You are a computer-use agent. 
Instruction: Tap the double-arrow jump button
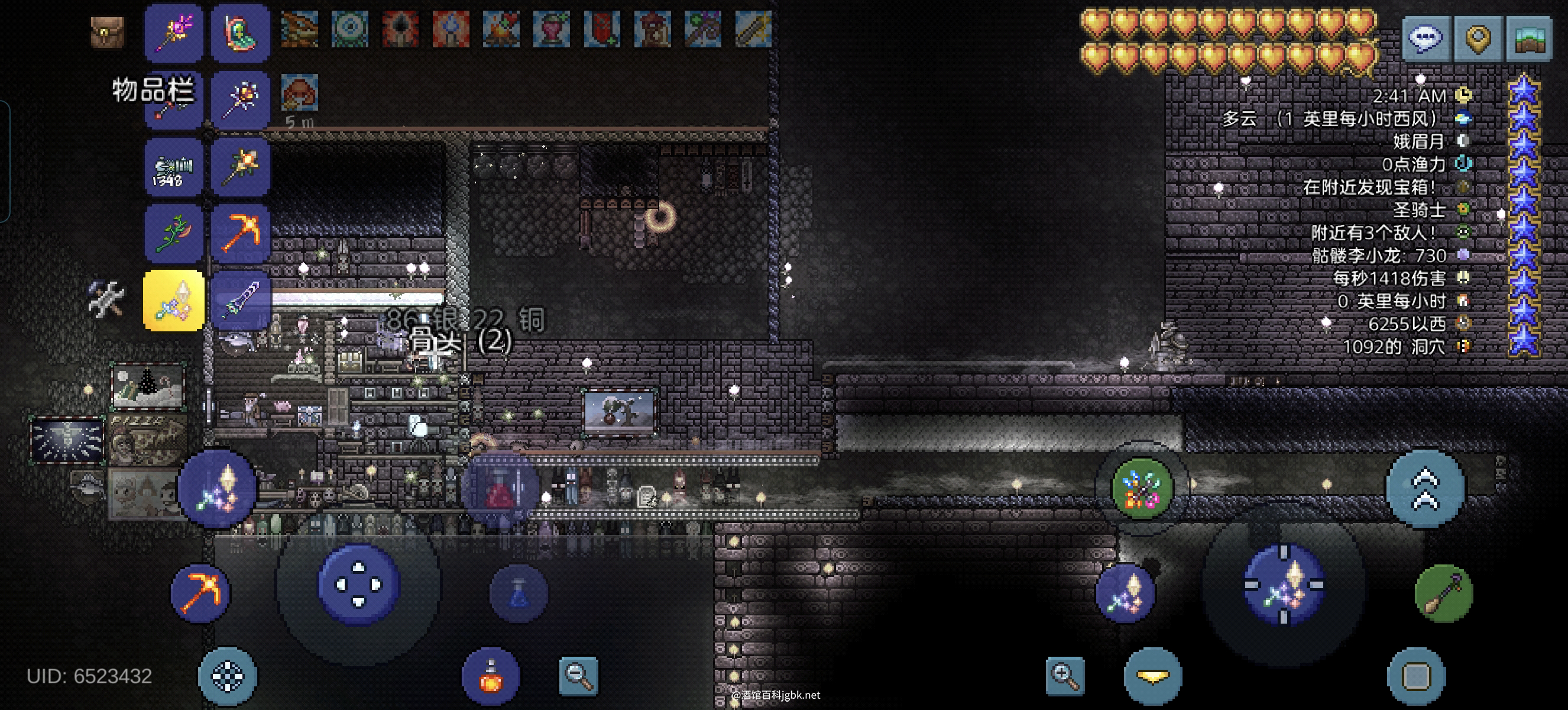pyautogui.click(x=1426, y=488)
